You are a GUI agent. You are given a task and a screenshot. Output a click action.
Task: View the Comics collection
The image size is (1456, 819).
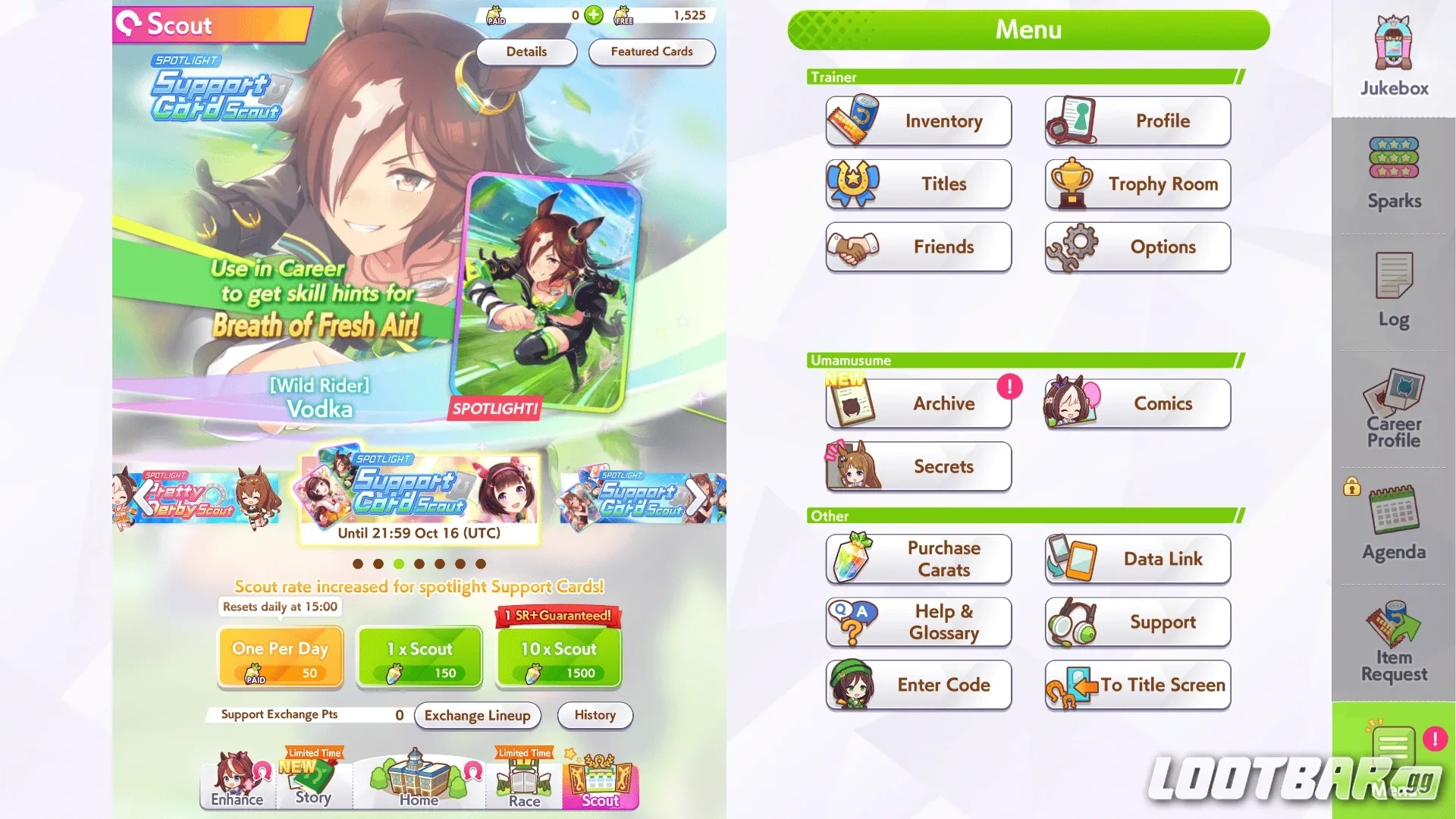click(x=1135, y=403)
